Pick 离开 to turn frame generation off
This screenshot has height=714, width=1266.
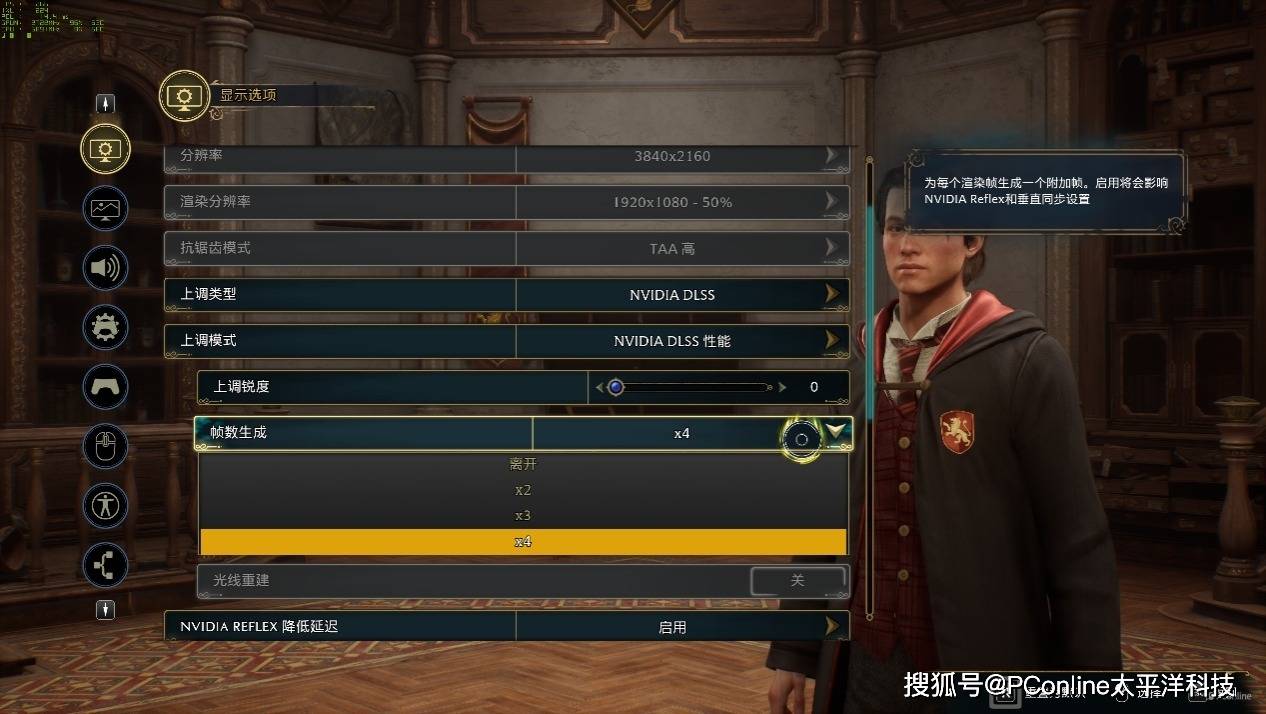[x=523, y=464]
